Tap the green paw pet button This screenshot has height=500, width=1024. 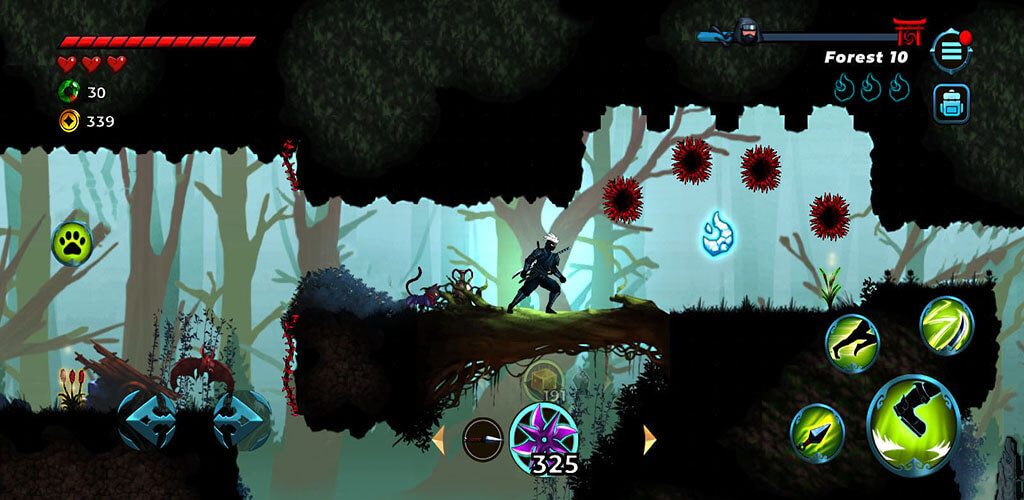73,241
